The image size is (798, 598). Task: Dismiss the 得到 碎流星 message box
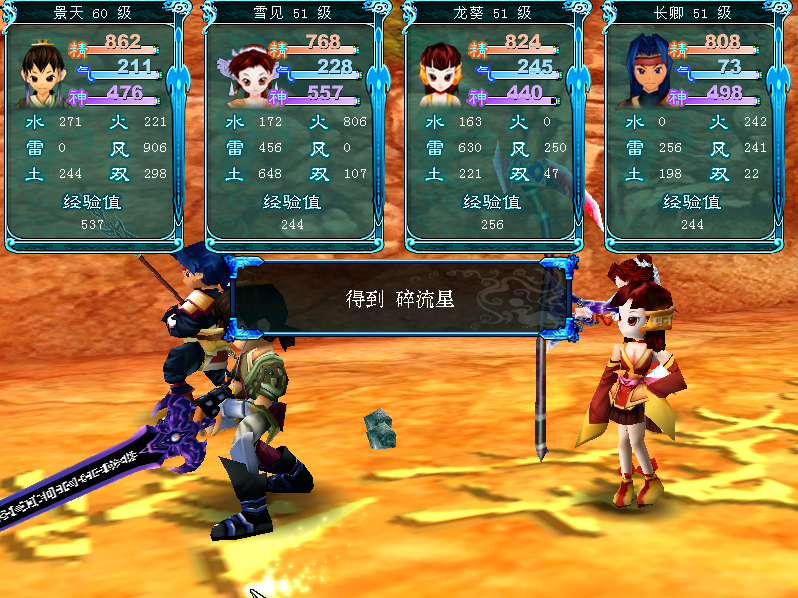[x=400, y=299]
